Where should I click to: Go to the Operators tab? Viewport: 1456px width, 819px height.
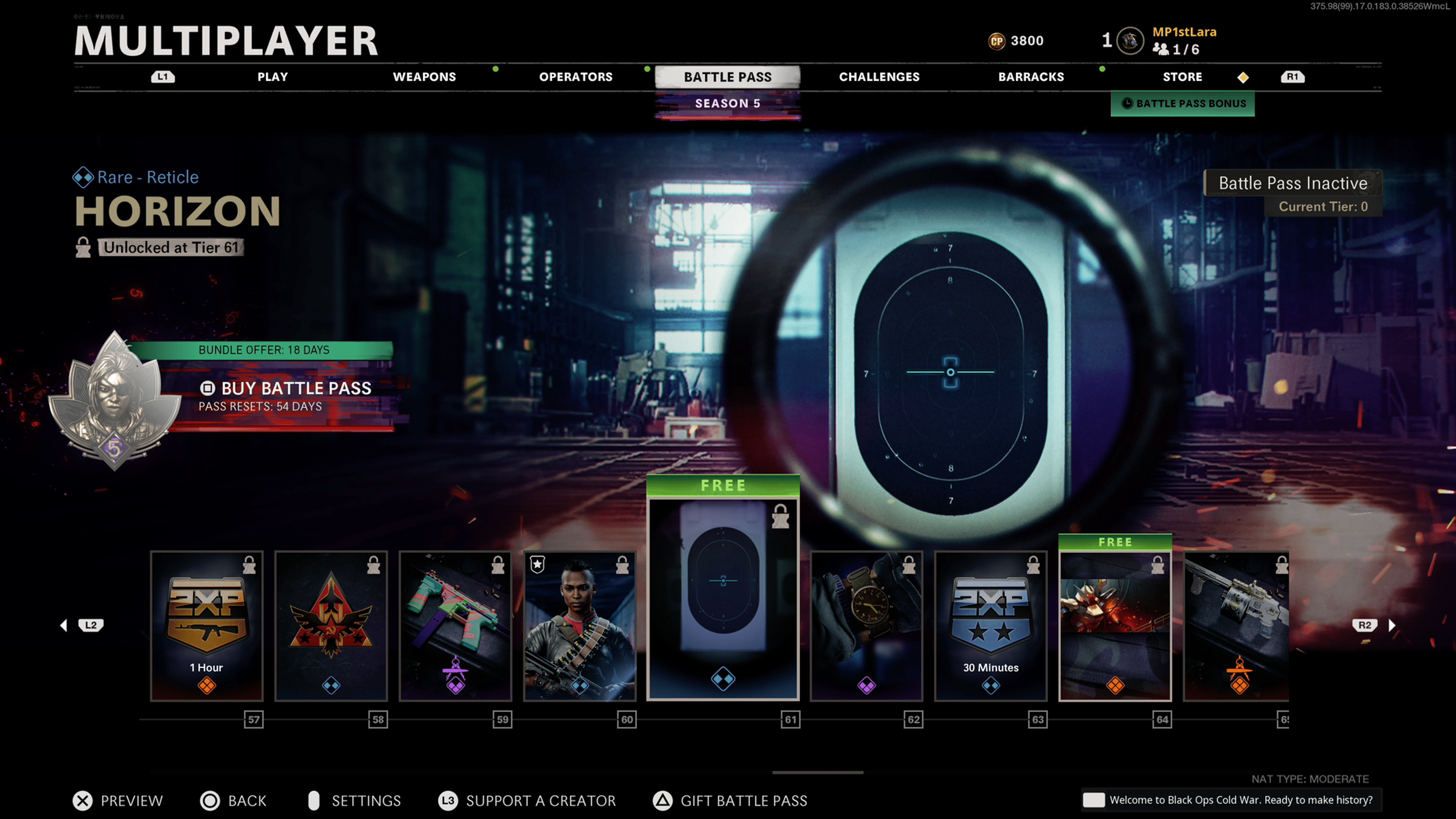point(576,77)
